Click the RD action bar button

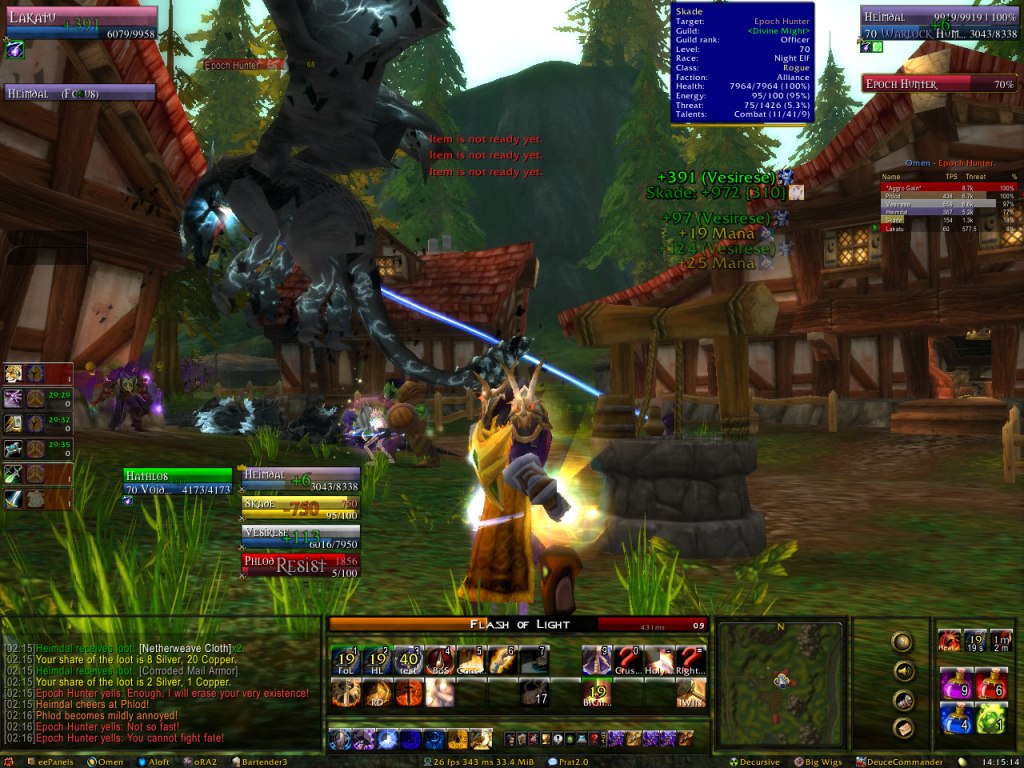[377, 692]
